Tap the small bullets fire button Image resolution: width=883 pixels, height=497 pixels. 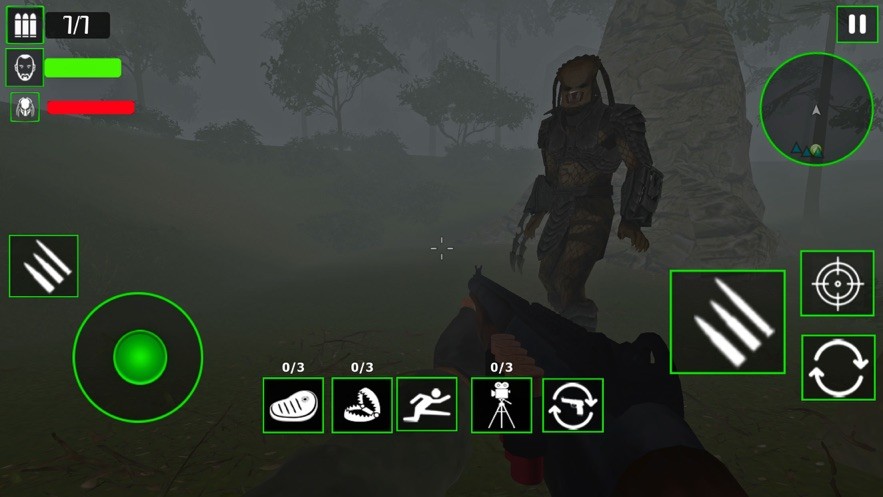[x=44, y=266]
